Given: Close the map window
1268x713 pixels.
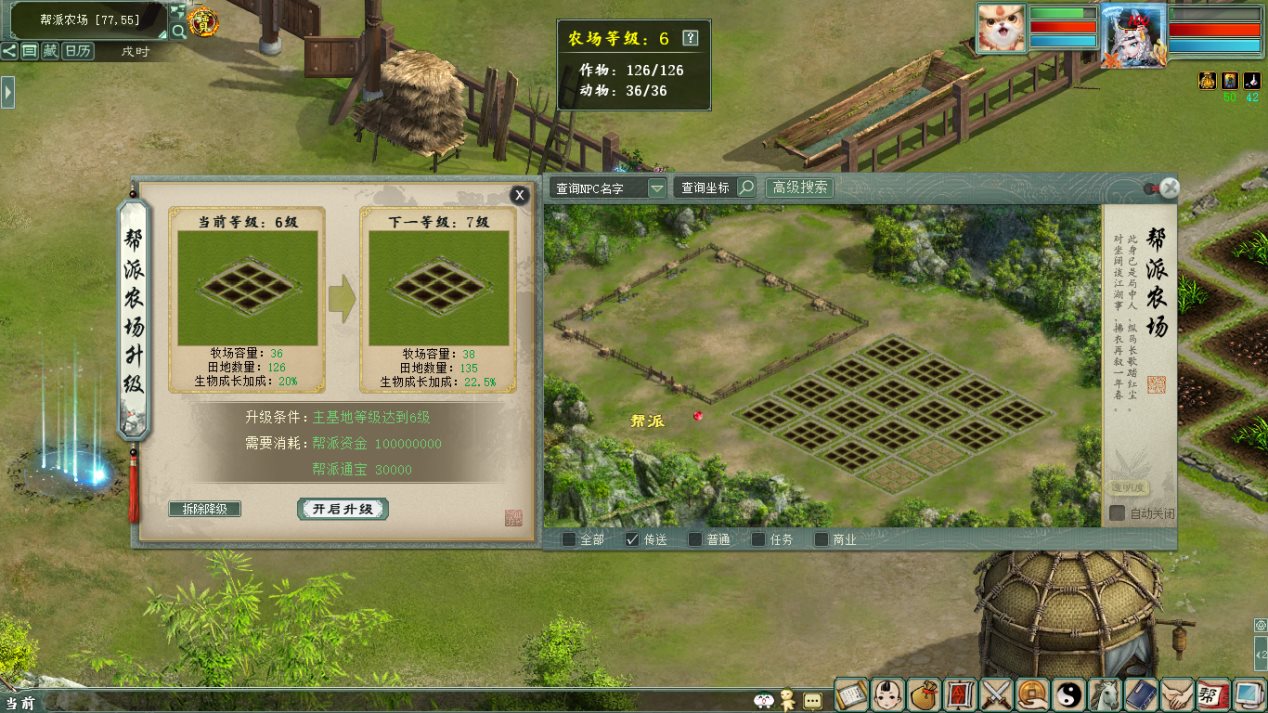Looking at the screenshot, I should tap(1170, 187).
